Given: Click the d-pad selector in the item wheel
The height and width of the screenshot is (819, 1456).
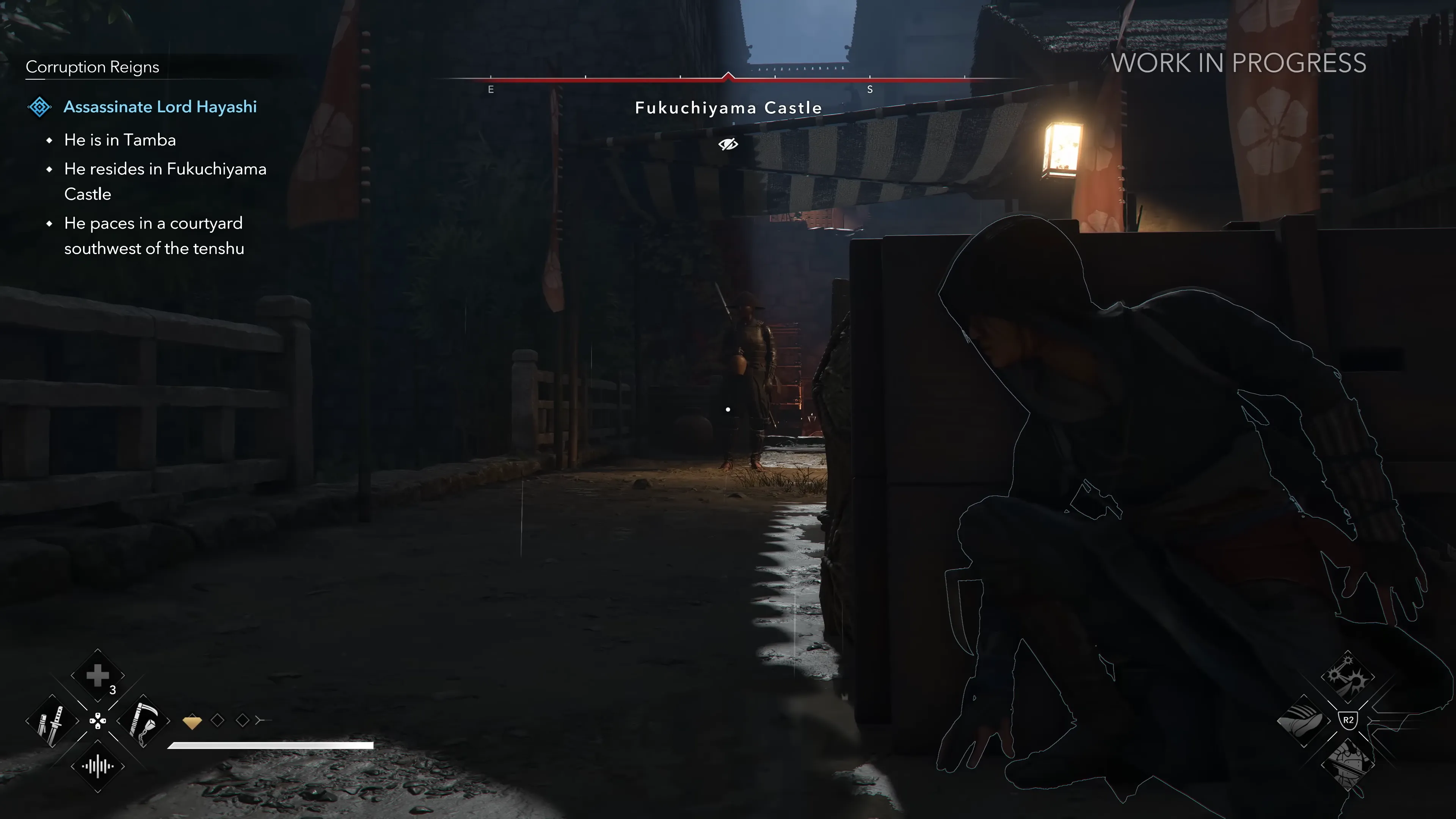Looking at the screenshot, I should [98, 721].
